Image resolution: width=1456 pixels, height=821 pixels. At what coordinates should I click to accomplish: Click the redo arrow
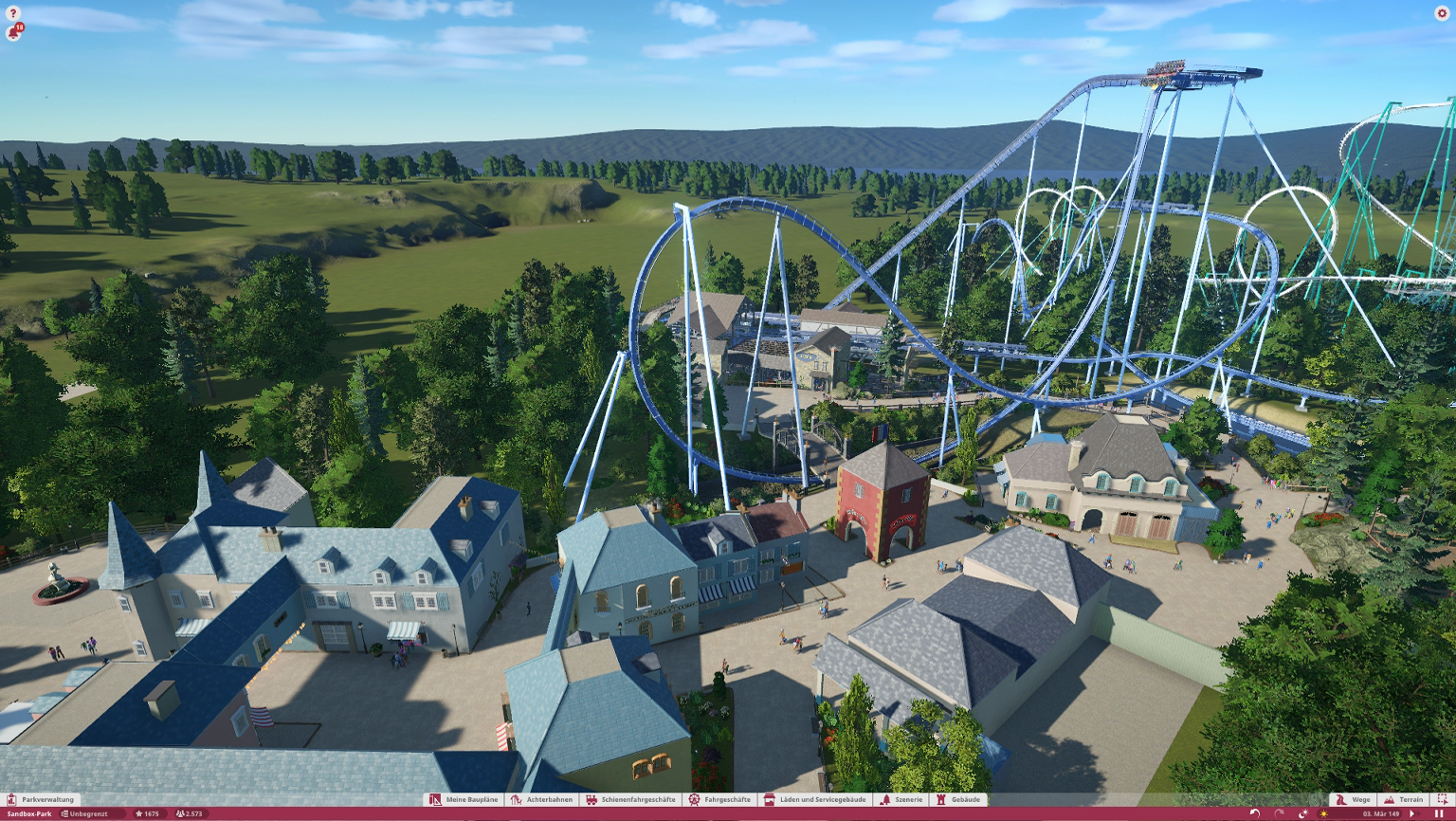coord(1279,813)
